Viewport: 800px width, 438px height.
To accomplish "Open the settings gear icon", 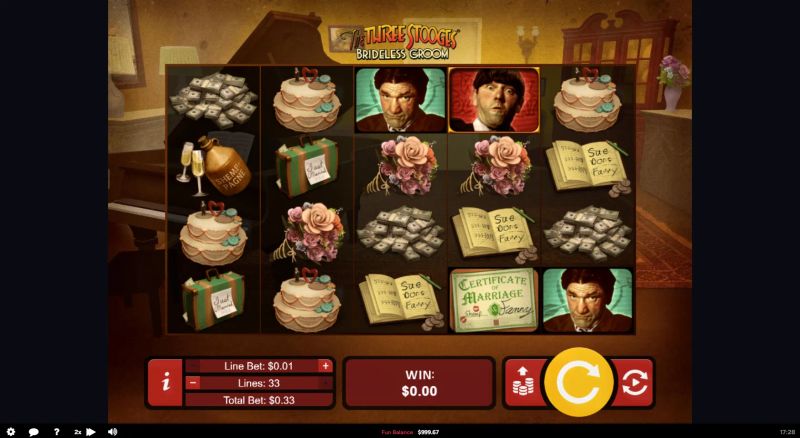I will pos(11,432).
